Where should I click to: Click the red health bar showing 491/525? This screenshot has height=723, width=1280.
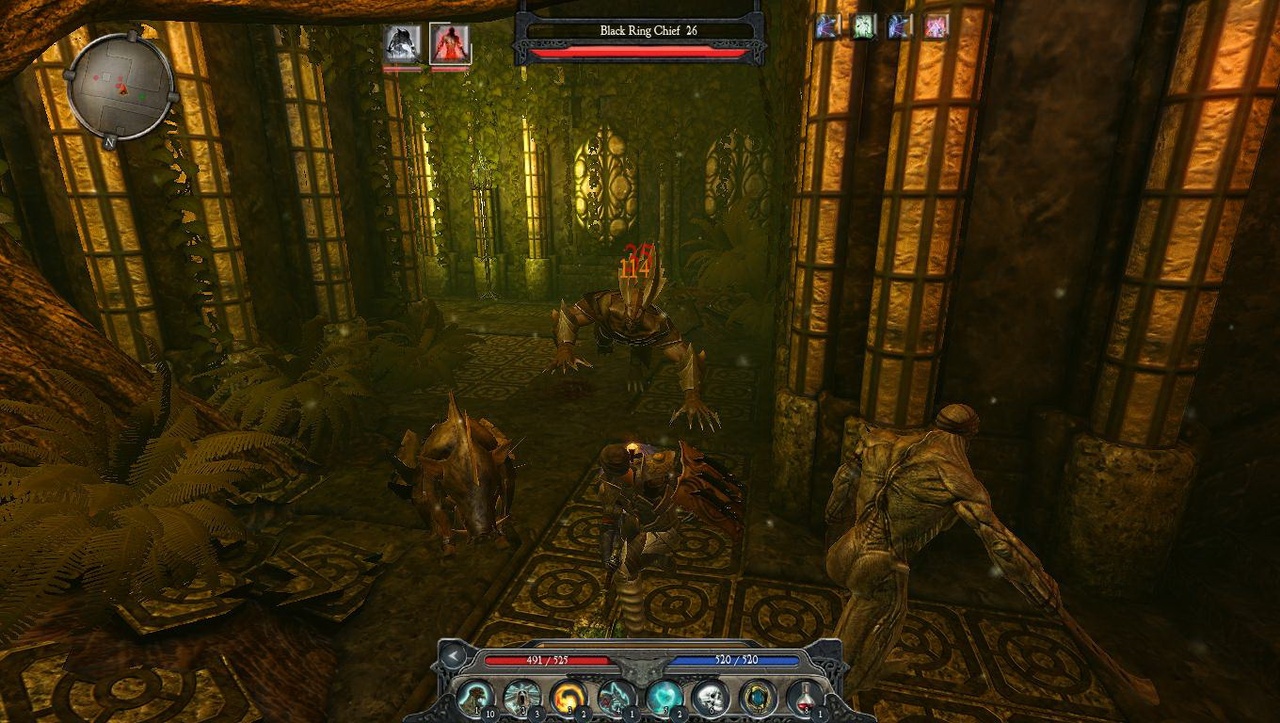547,660
